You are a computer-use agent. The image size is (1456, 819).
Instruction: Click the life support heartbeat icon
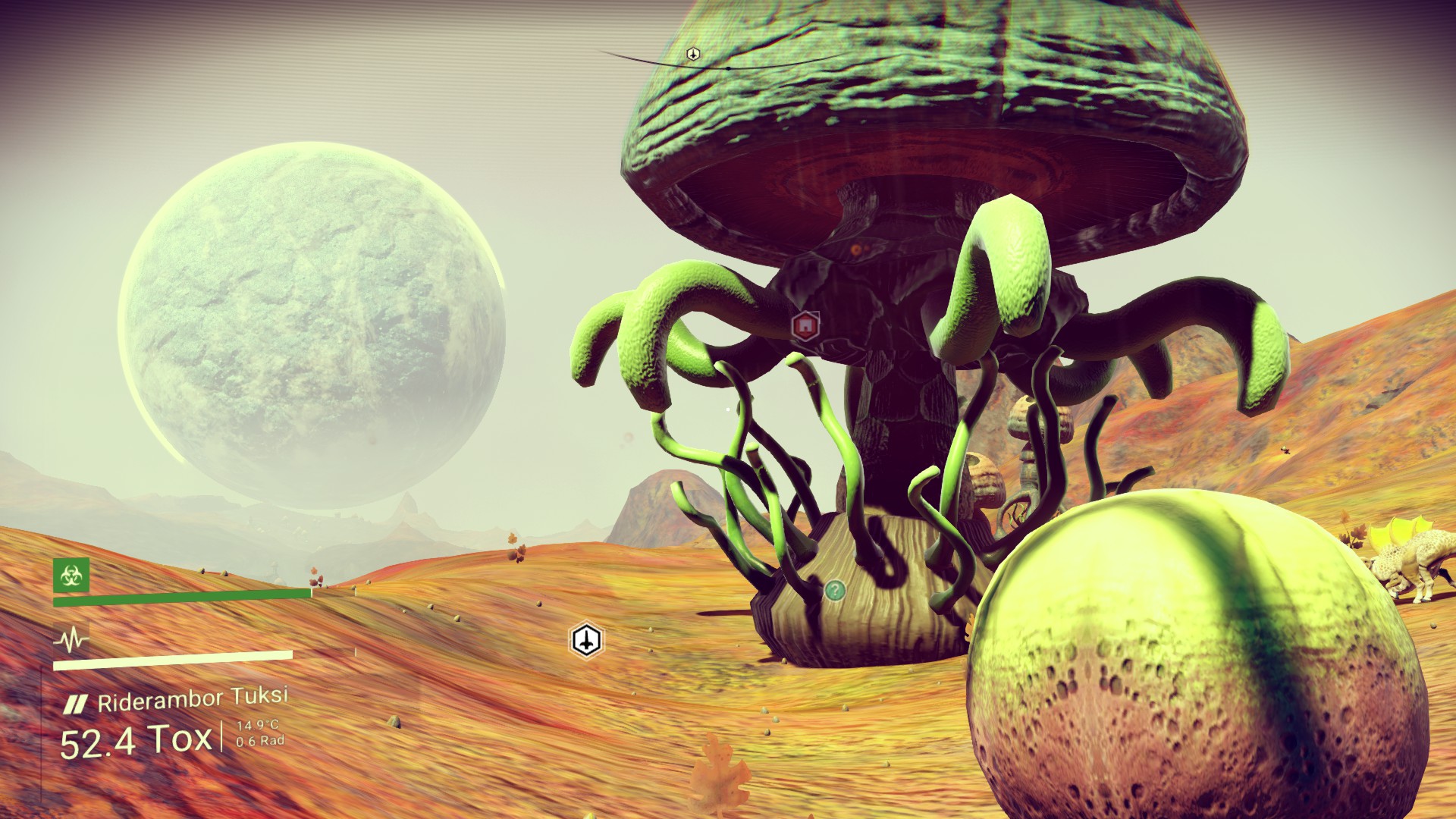[71, 642]
